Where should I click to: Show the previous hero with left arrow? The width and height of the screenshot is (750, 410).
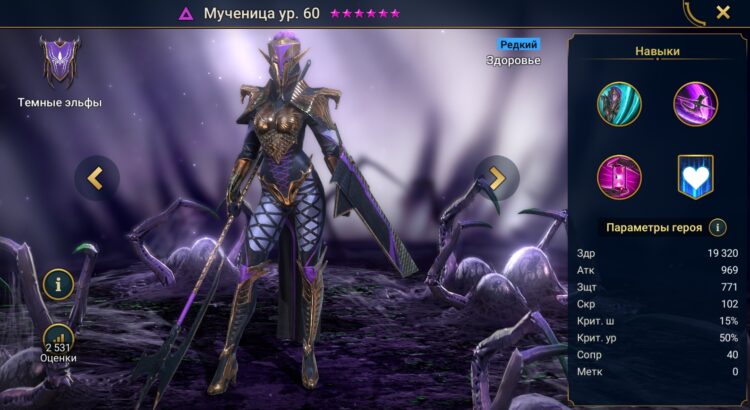(96, 178)
